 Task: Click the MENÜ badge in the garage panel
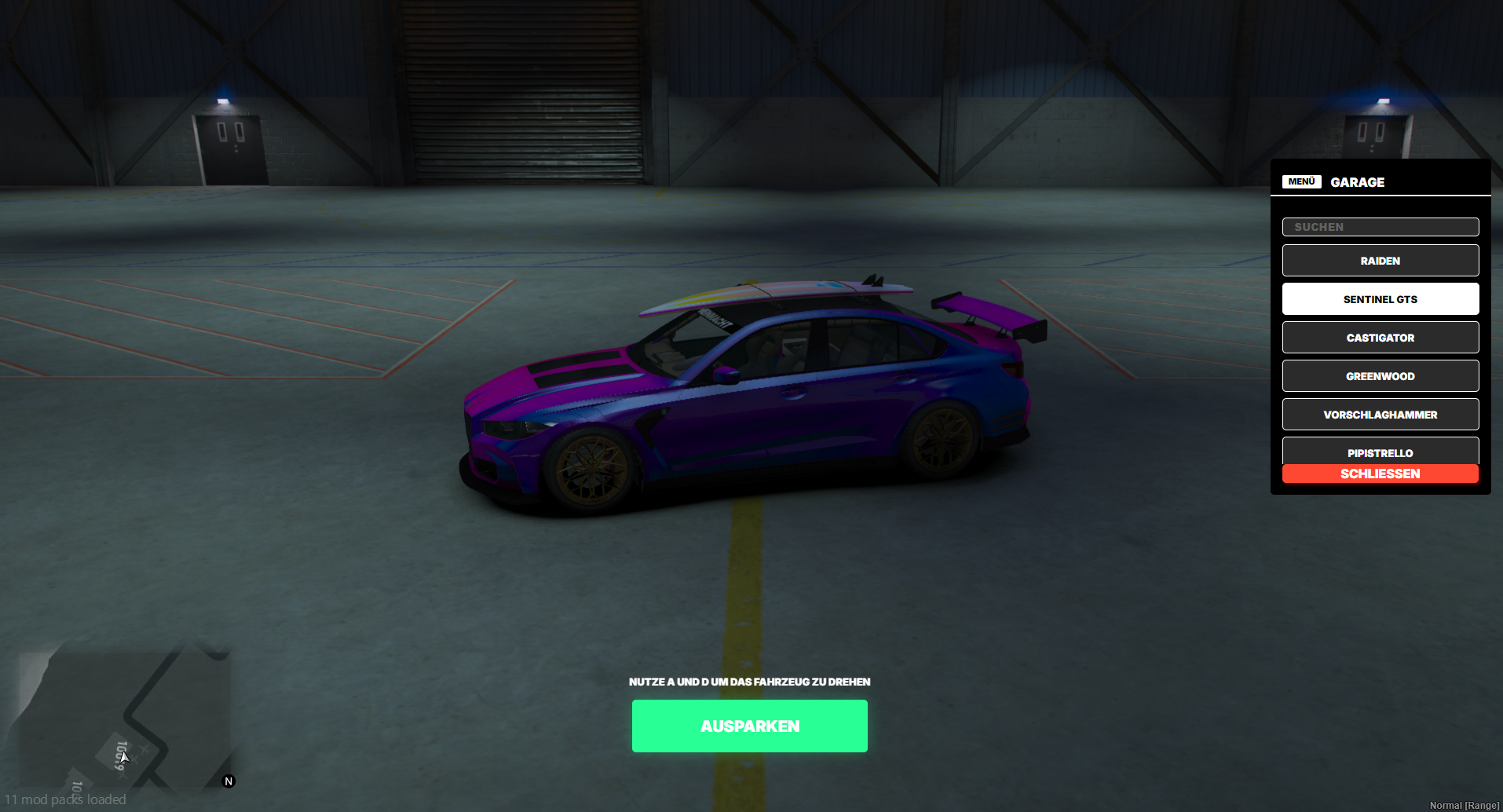(1301, 181)
